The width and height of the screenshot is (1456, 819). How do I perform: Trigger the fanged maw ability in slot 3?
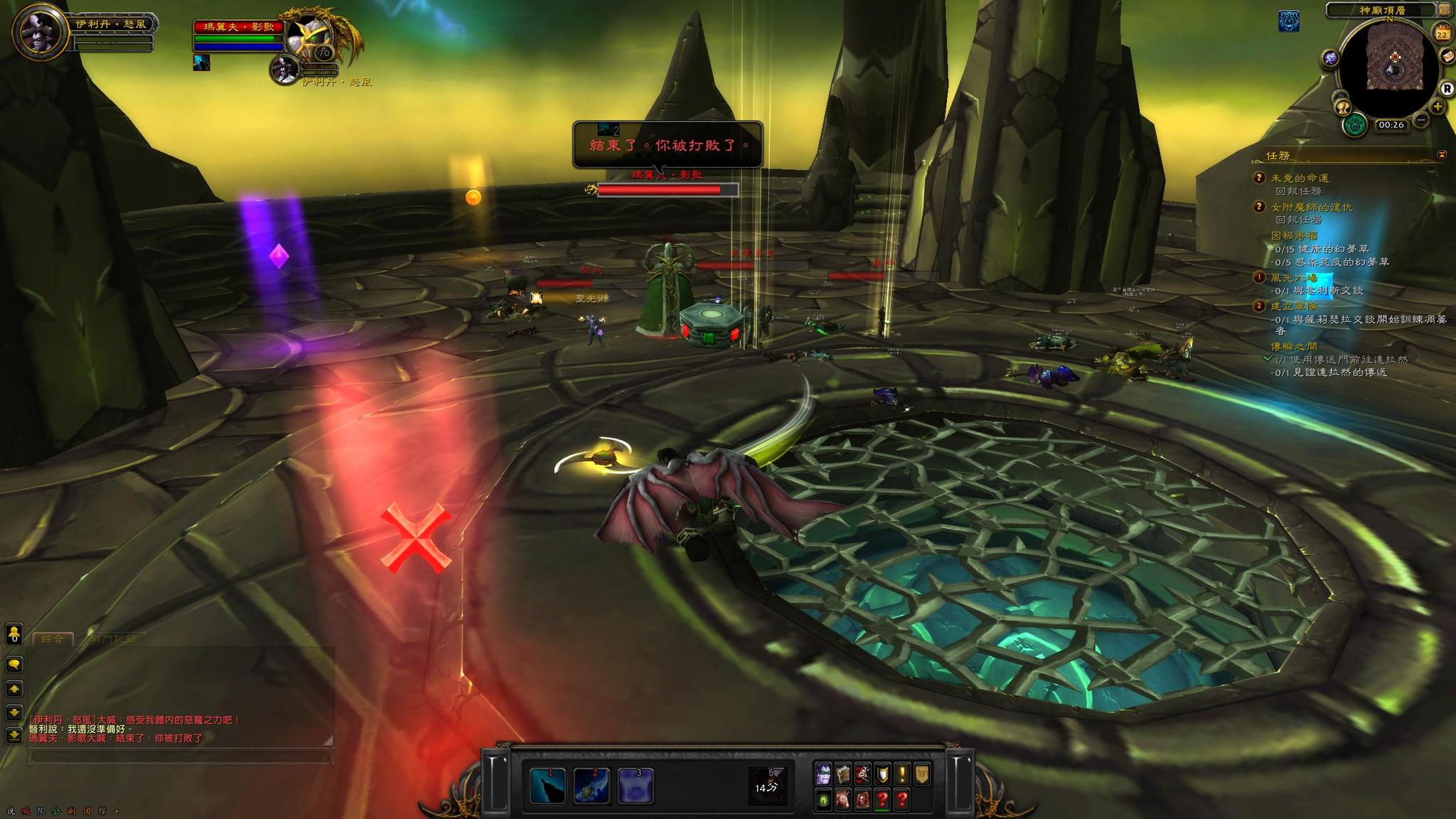click(635, 786)
